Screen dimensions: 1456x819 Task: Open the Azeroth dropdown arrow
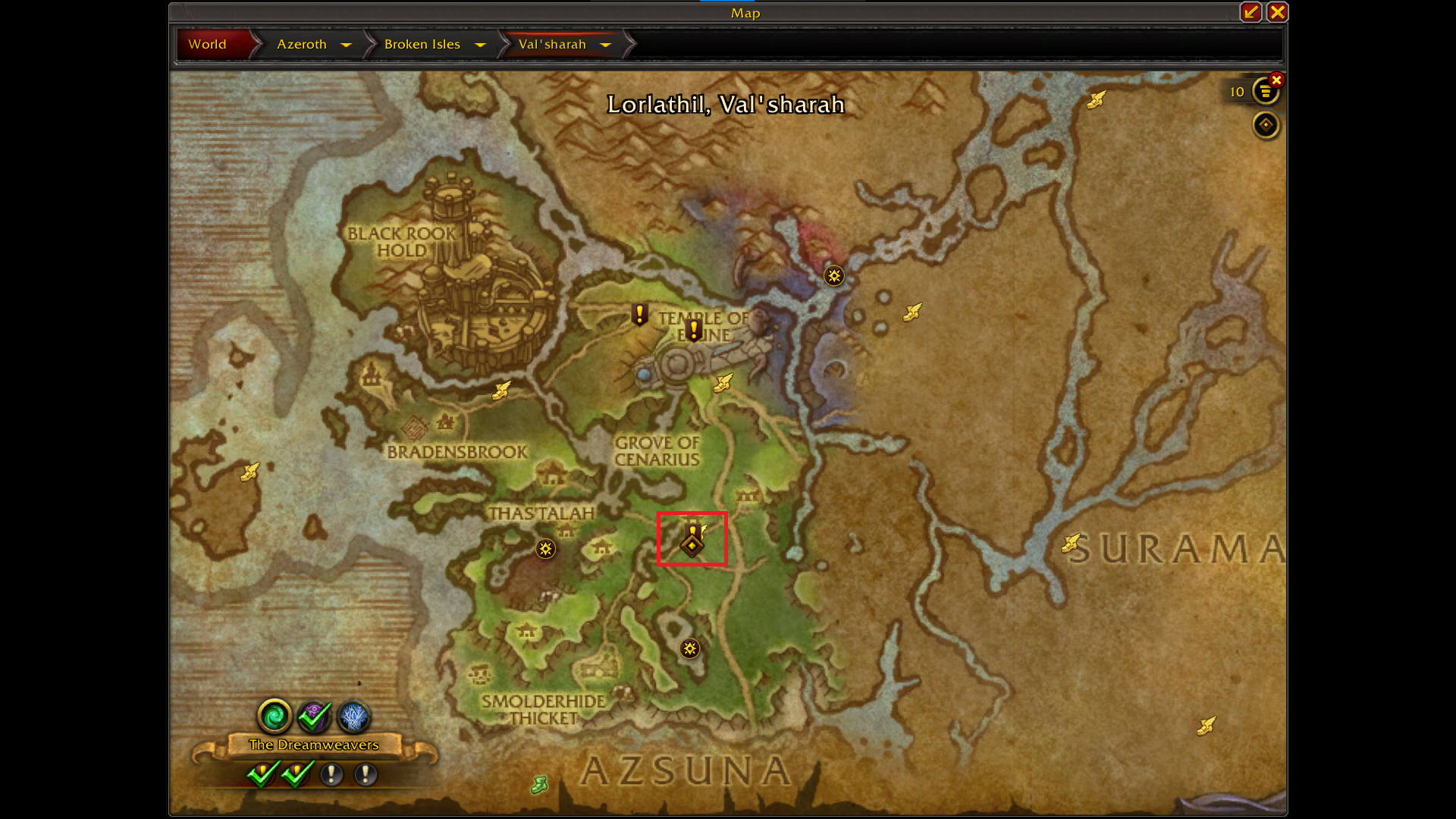(347, 45)
